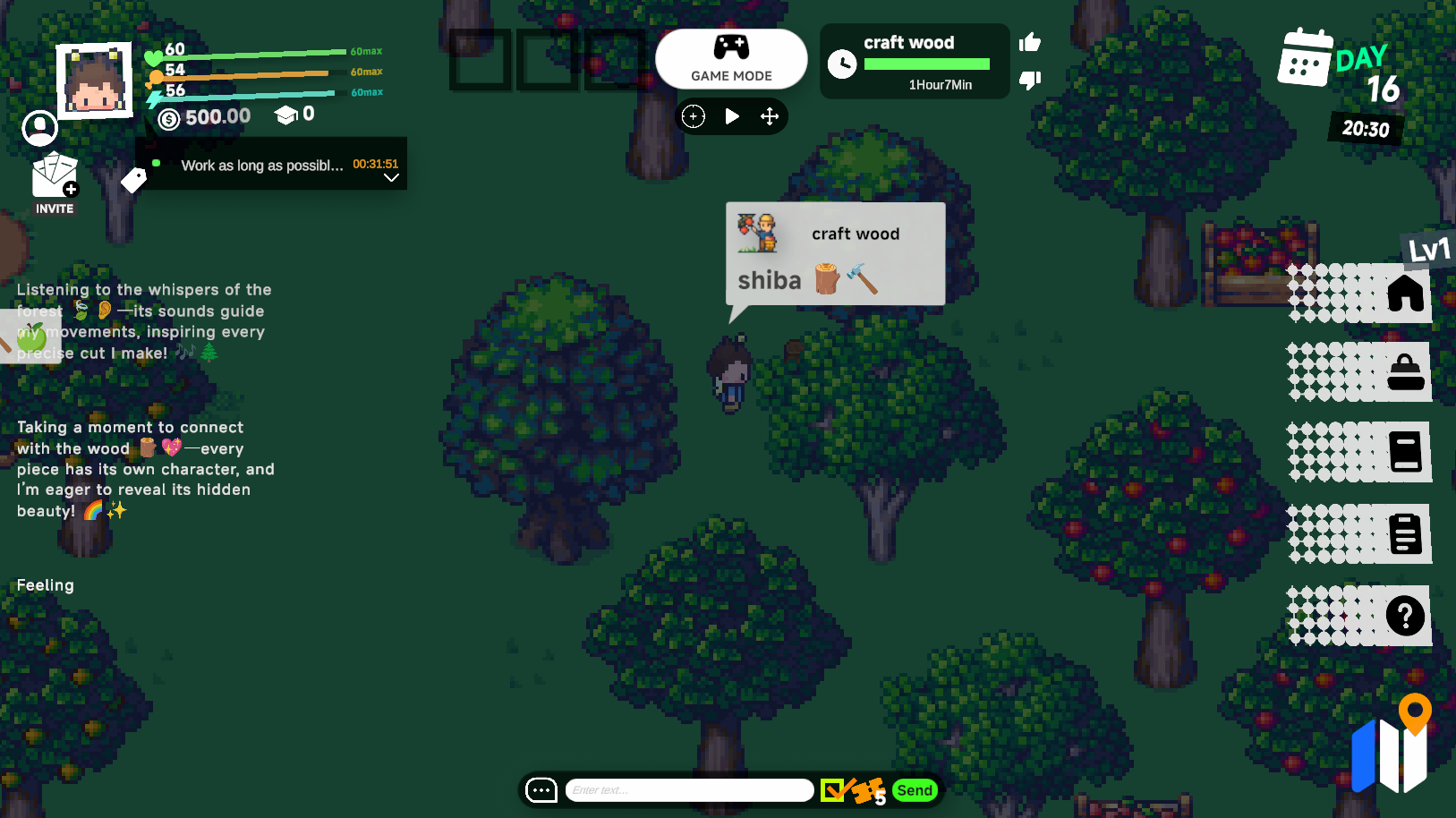Click the player avatar portrait
The width and height of the screenshot is (1456, 818).
point(94,81)
